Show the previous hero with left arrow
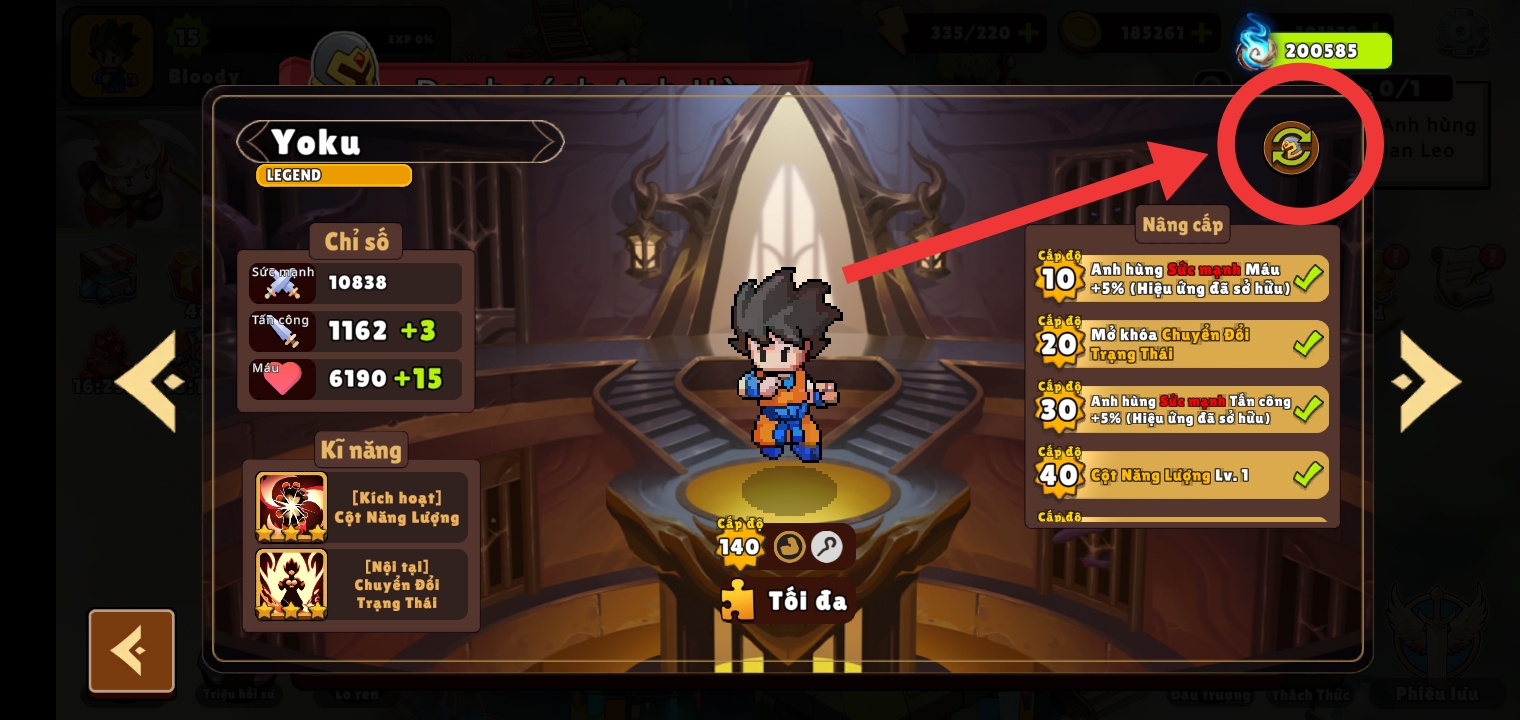This screenshot has height=720, width=1520. [149, 381]
